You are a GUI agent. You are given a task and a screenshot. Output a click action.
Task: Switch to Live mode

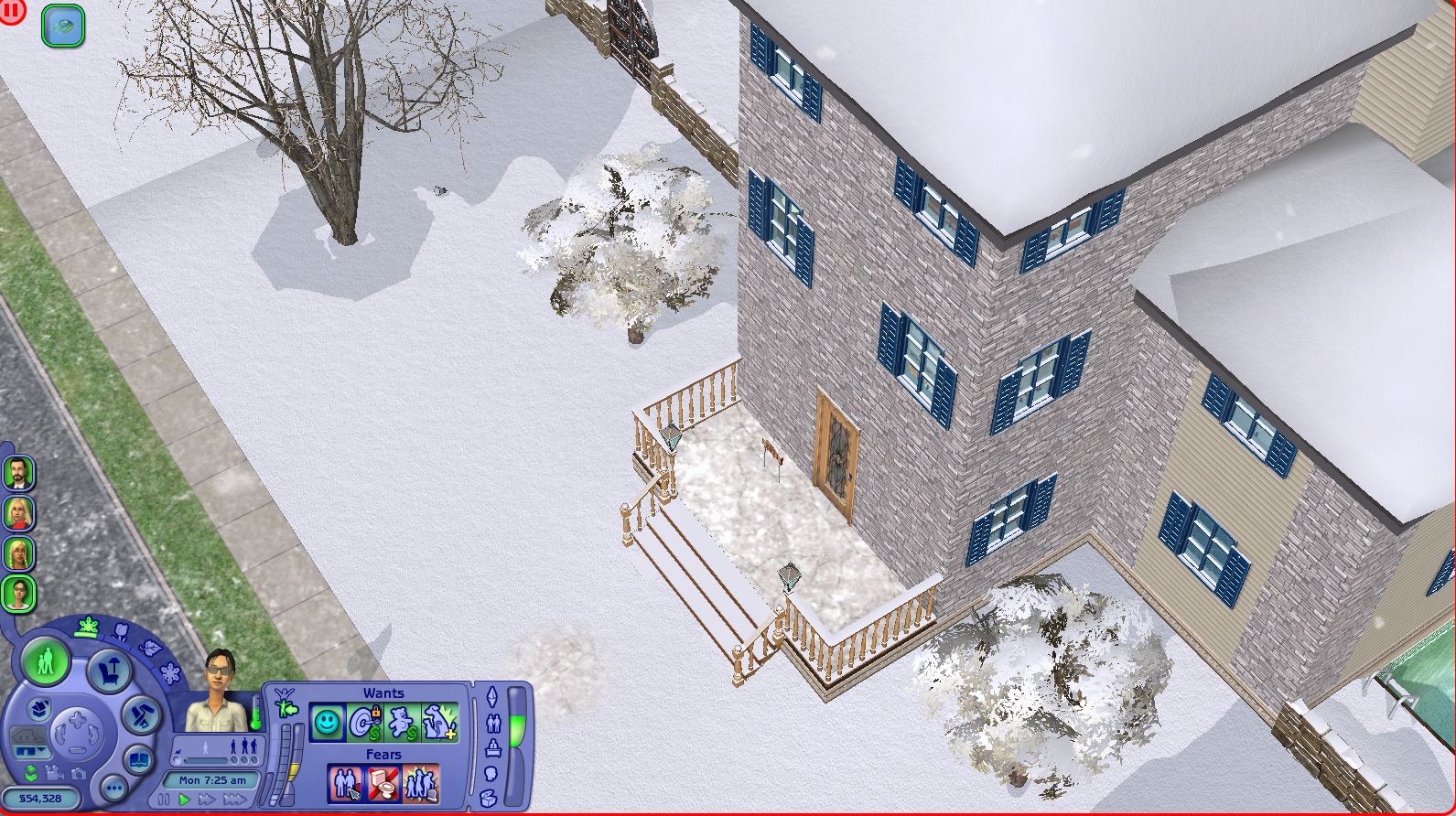[x=44, y=659]
